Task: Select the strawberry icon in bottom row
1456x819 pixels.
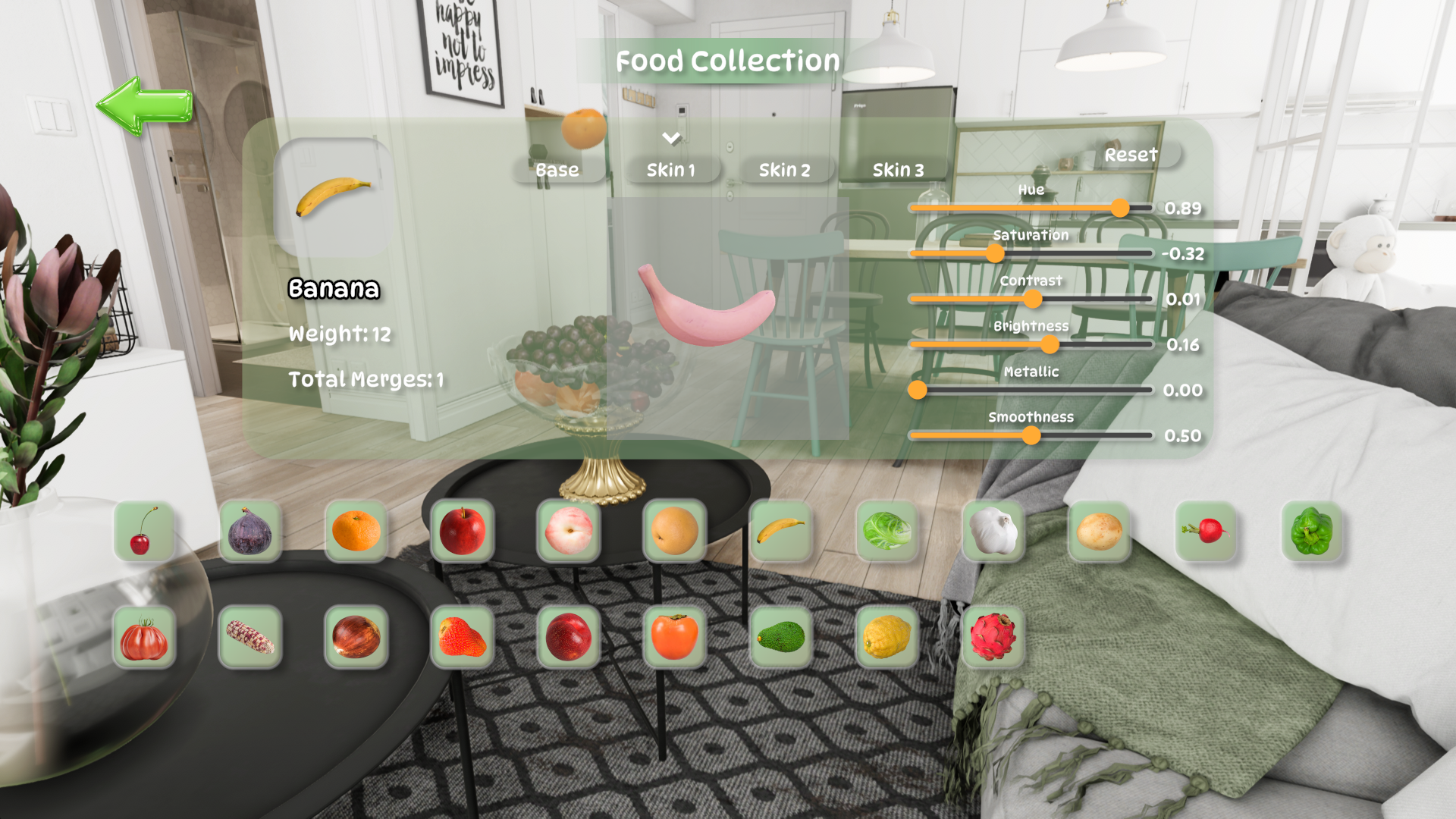Action: click(463, 637)
